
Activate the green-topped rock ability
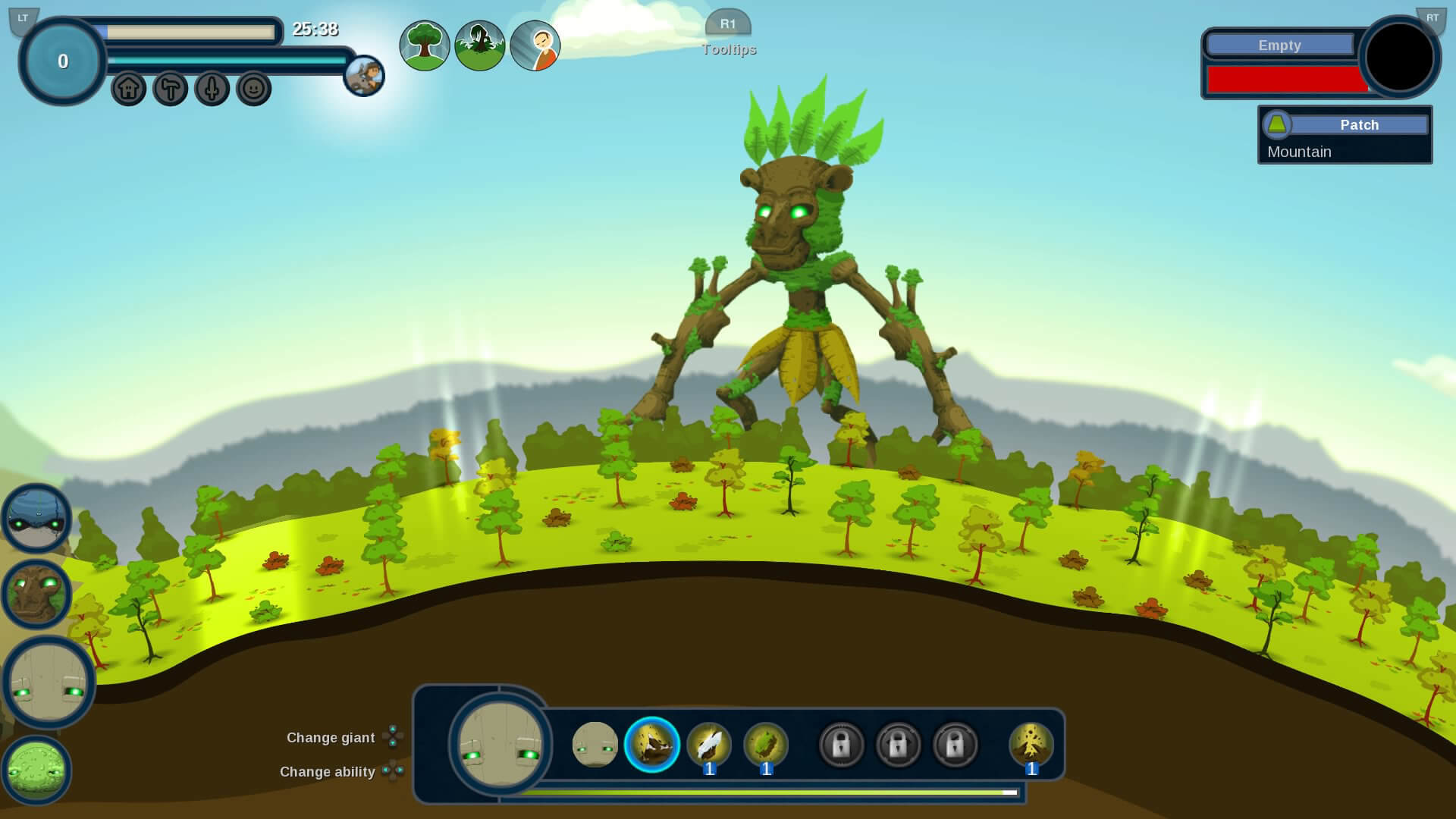(x=766, y=745)
